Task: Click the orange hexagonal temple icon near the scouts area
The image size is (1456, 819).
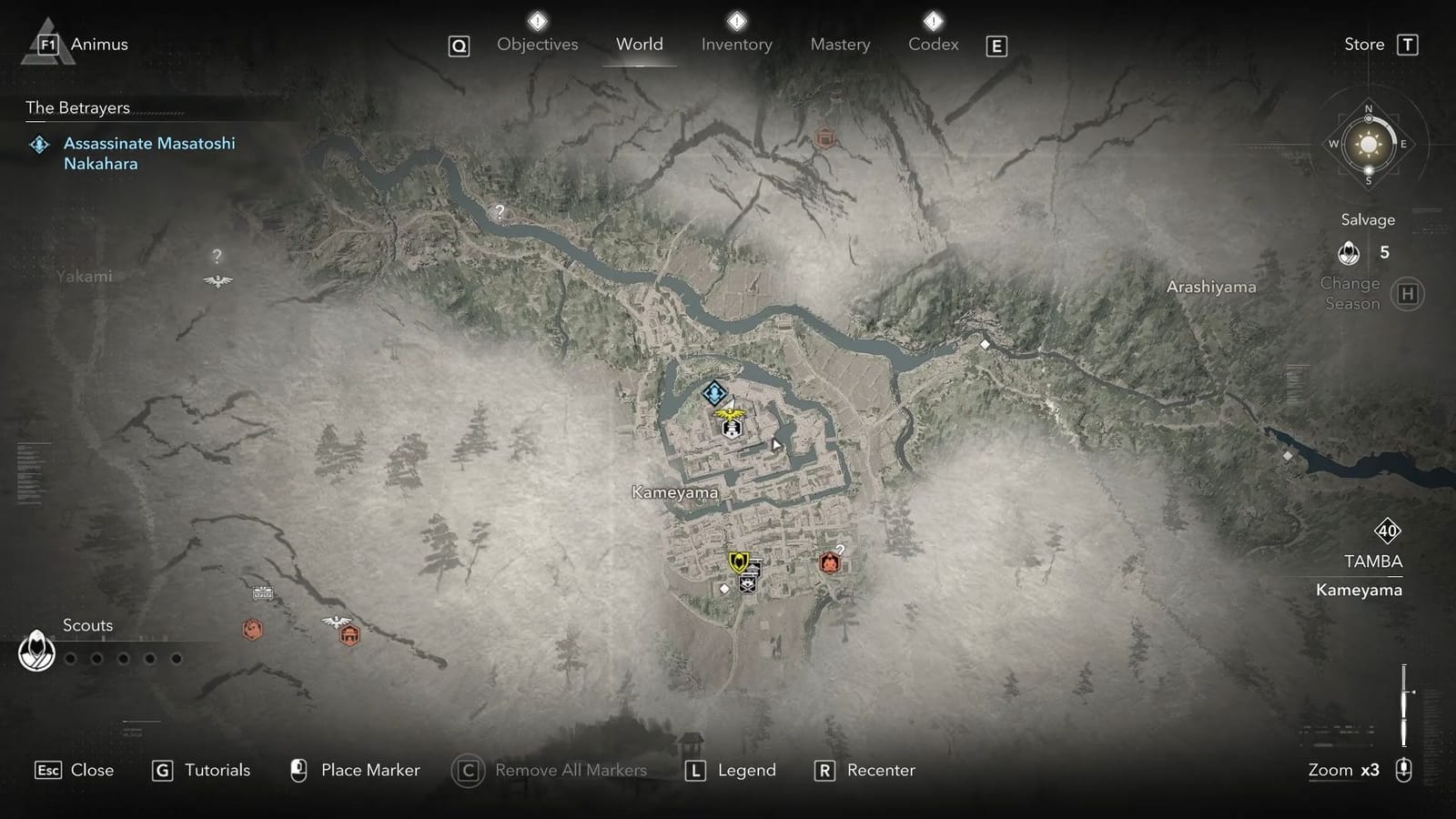Action: pos(349,634)
